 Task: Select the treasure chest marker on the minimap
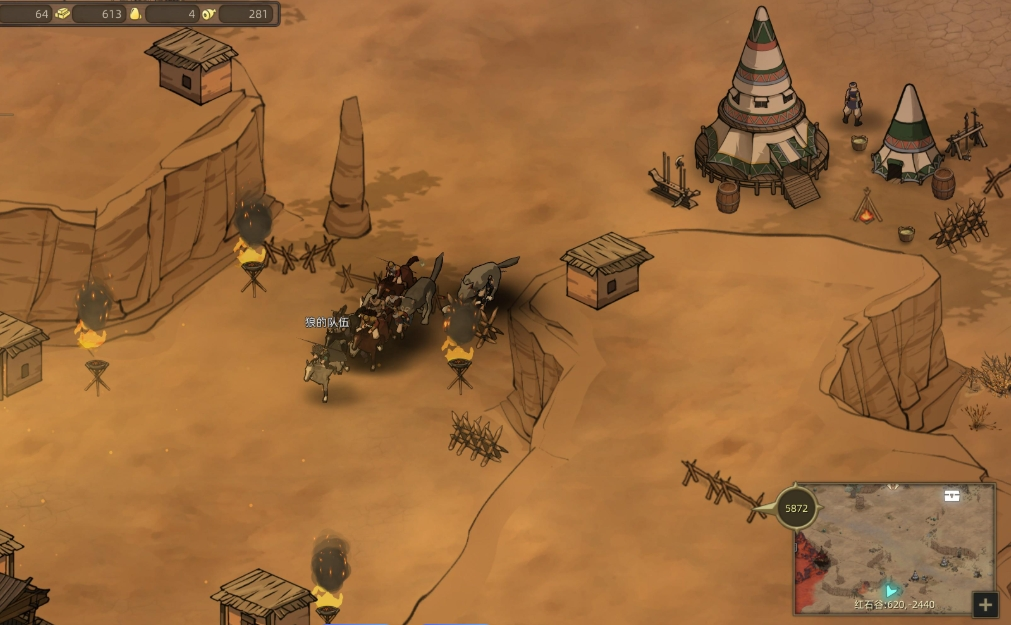[x=952, y=495]
